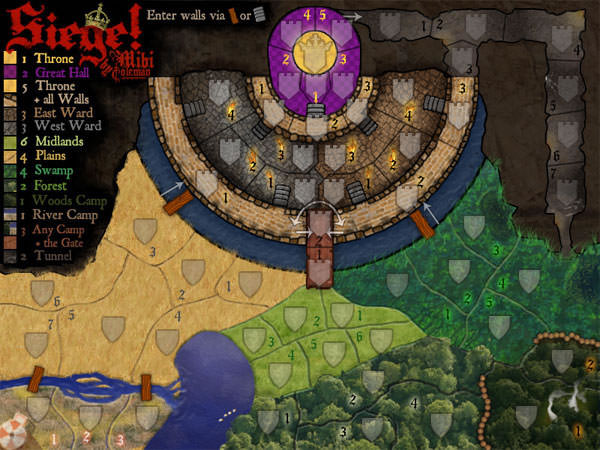This screenshot has width=600, height=450.
Task: Click the Plains legend entry
Action: (x=46, y=156)
